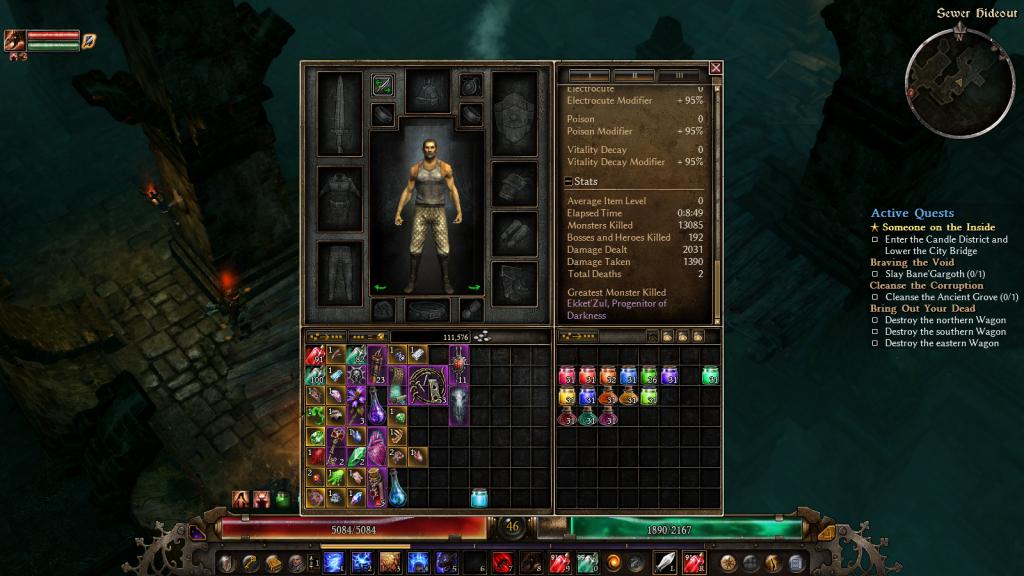Select the empty leg armor slot
The width and height of the screenshot is (1024, 576).
click(338, 269)
